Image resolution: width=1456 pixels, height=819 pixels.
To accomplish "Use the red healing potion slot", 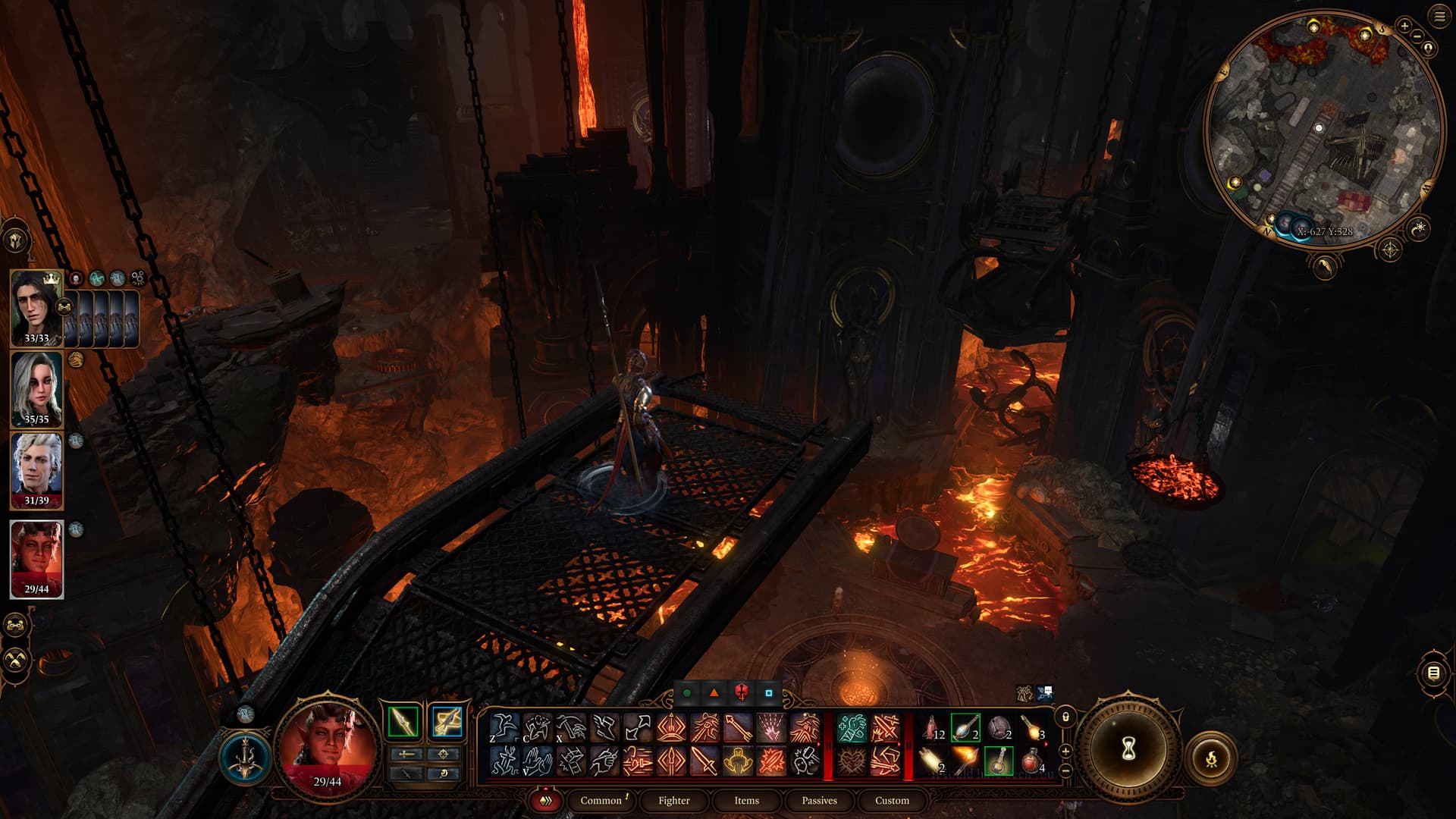I will (x=1032, y=760).
